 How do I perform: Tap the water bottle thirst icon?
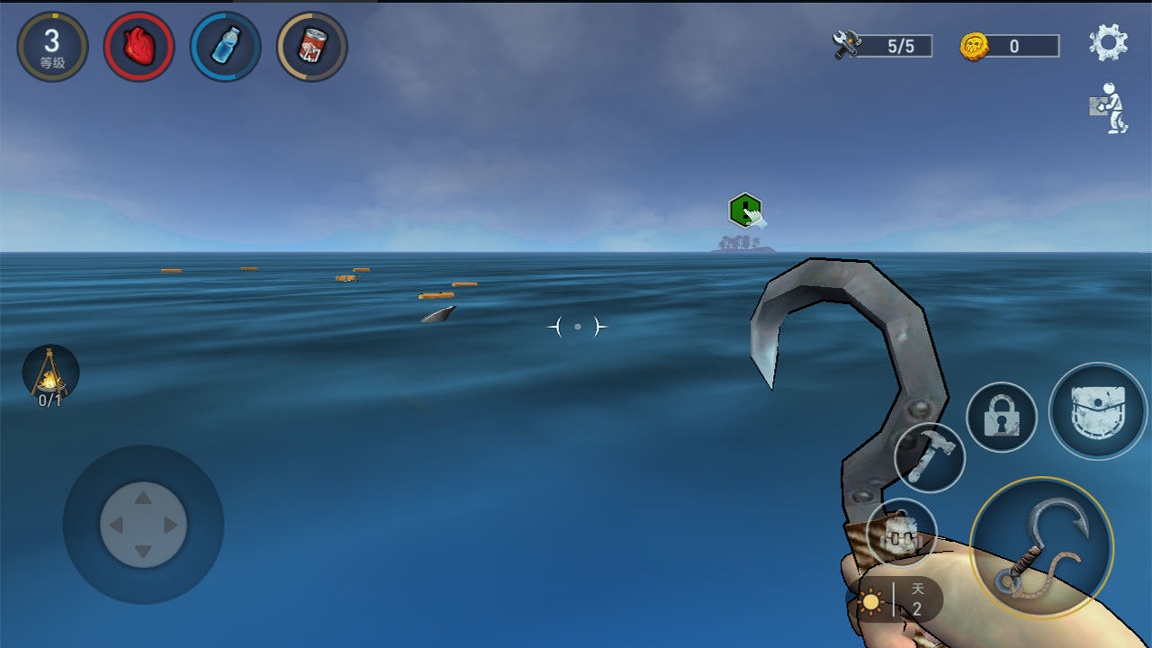tap(226, 46)
